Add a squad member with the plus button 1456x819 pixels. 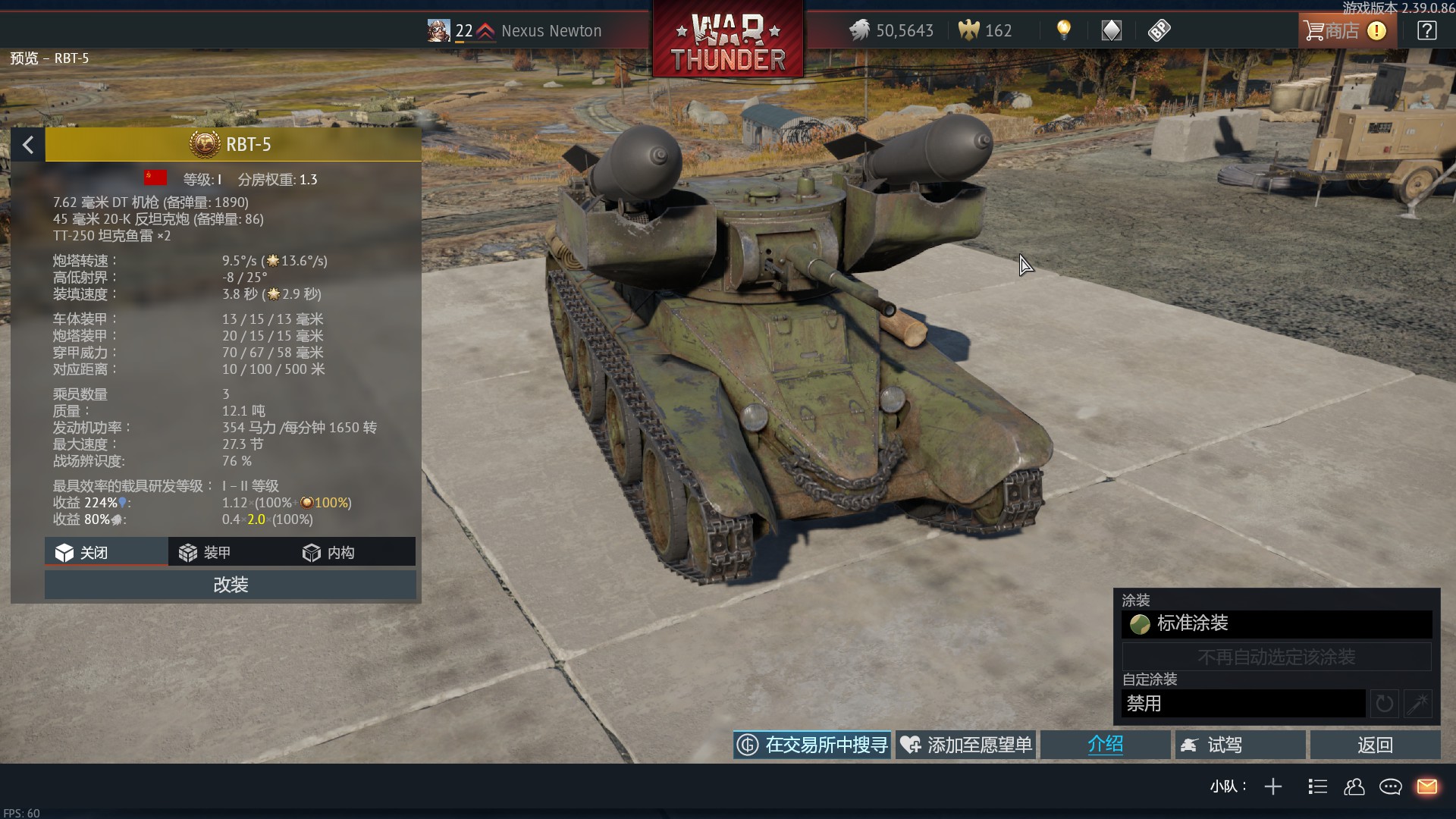1273,787
